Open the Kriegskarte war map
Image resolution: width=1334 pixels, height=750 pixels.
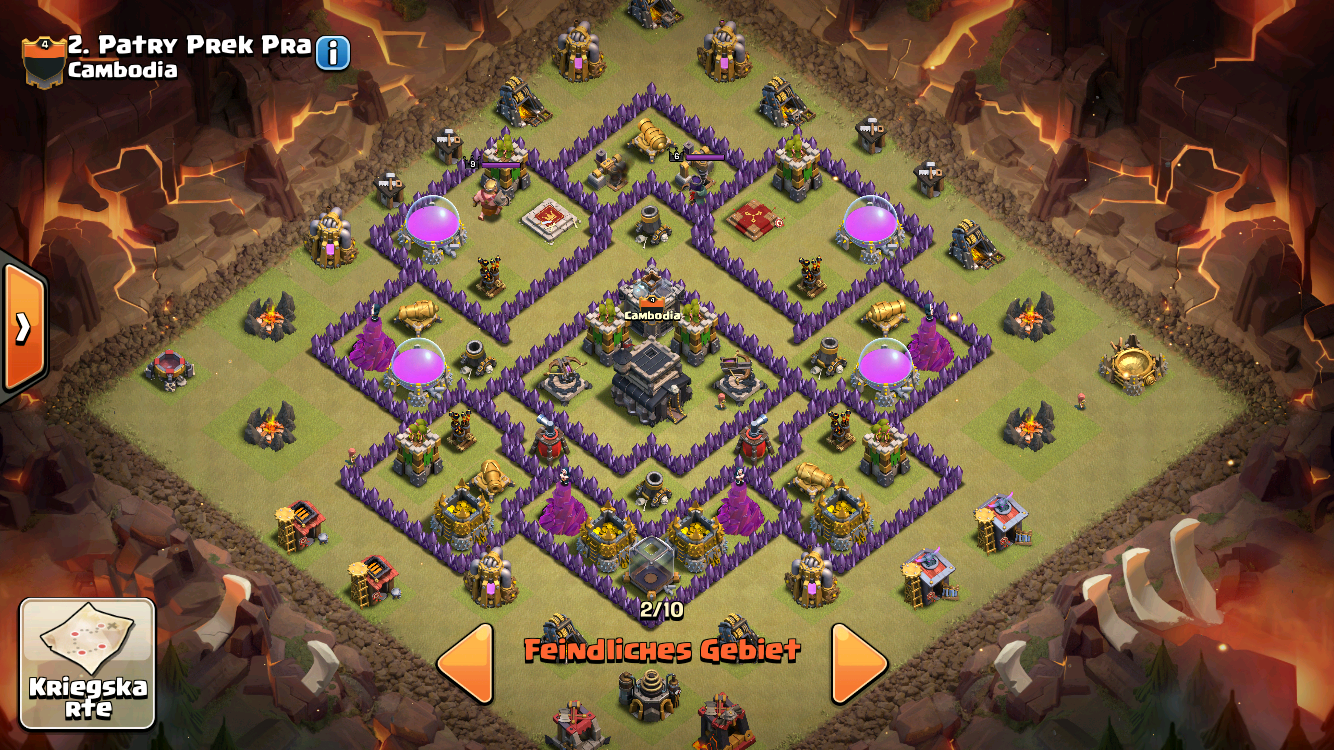88,663
